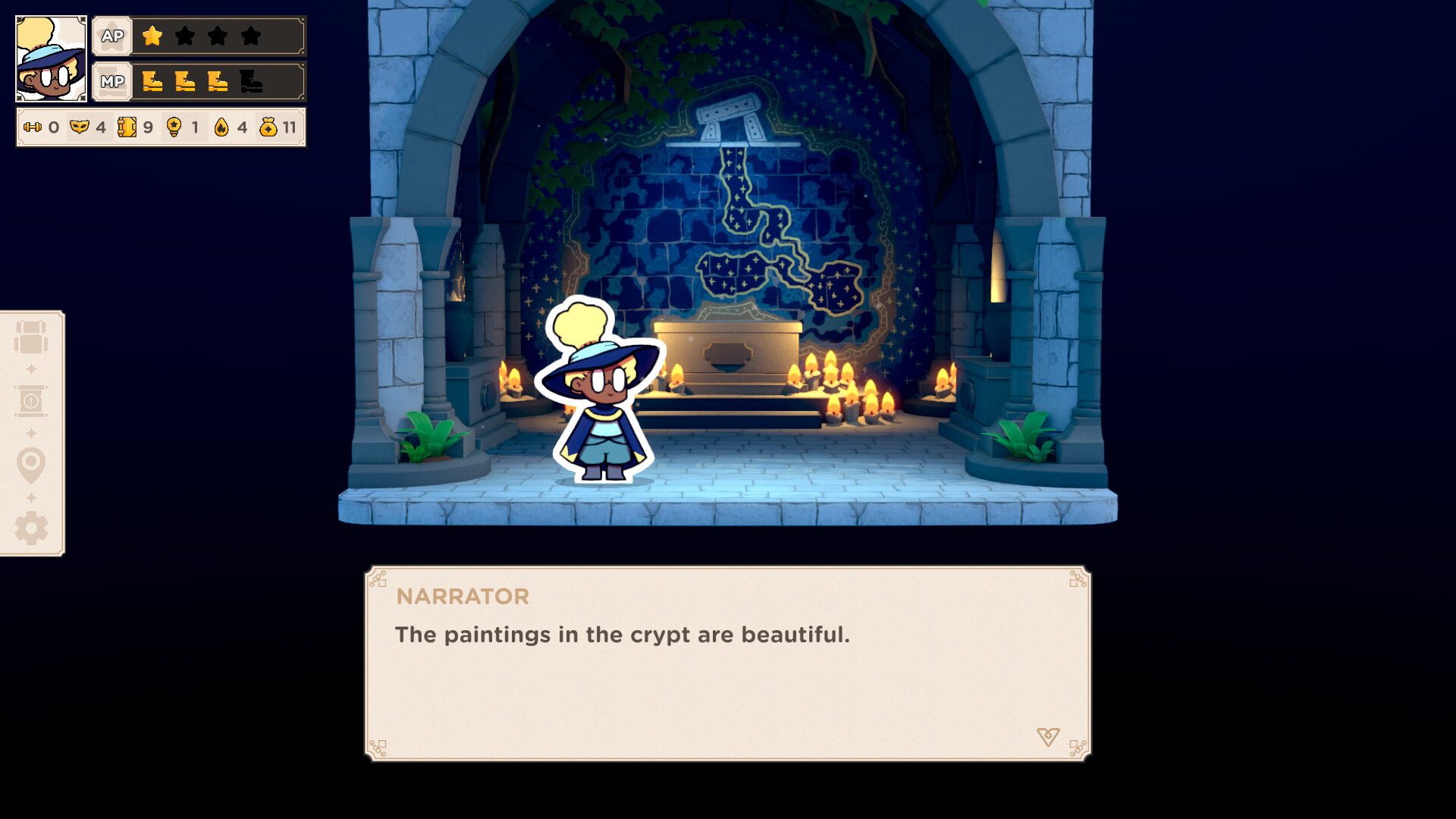Click the lightbulb idea icon showing 1
This screenshot has height=819, width=1456.
tap(174, 127)
